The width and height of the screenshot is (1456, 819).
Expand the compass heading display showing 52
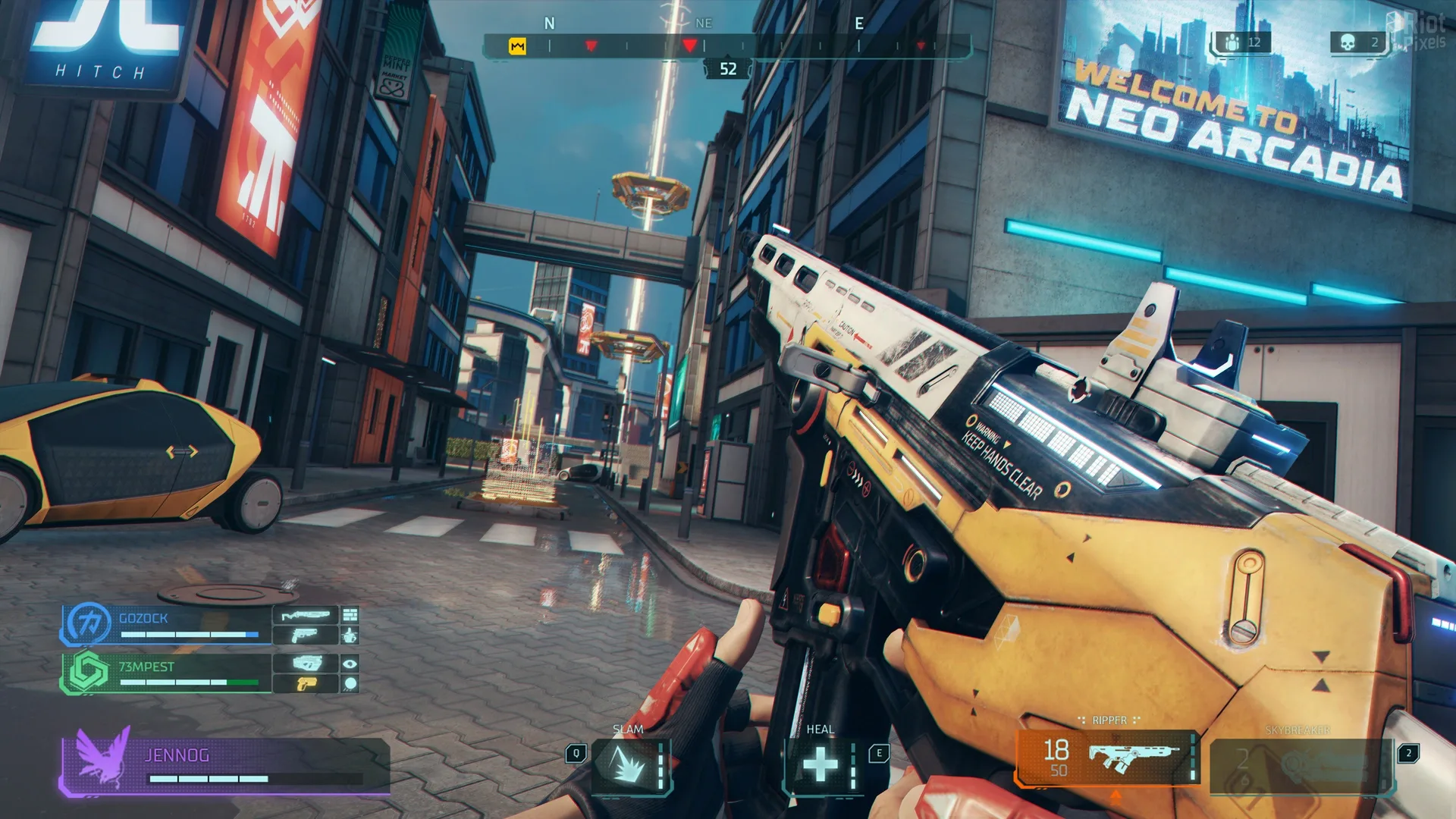point(729,68)
